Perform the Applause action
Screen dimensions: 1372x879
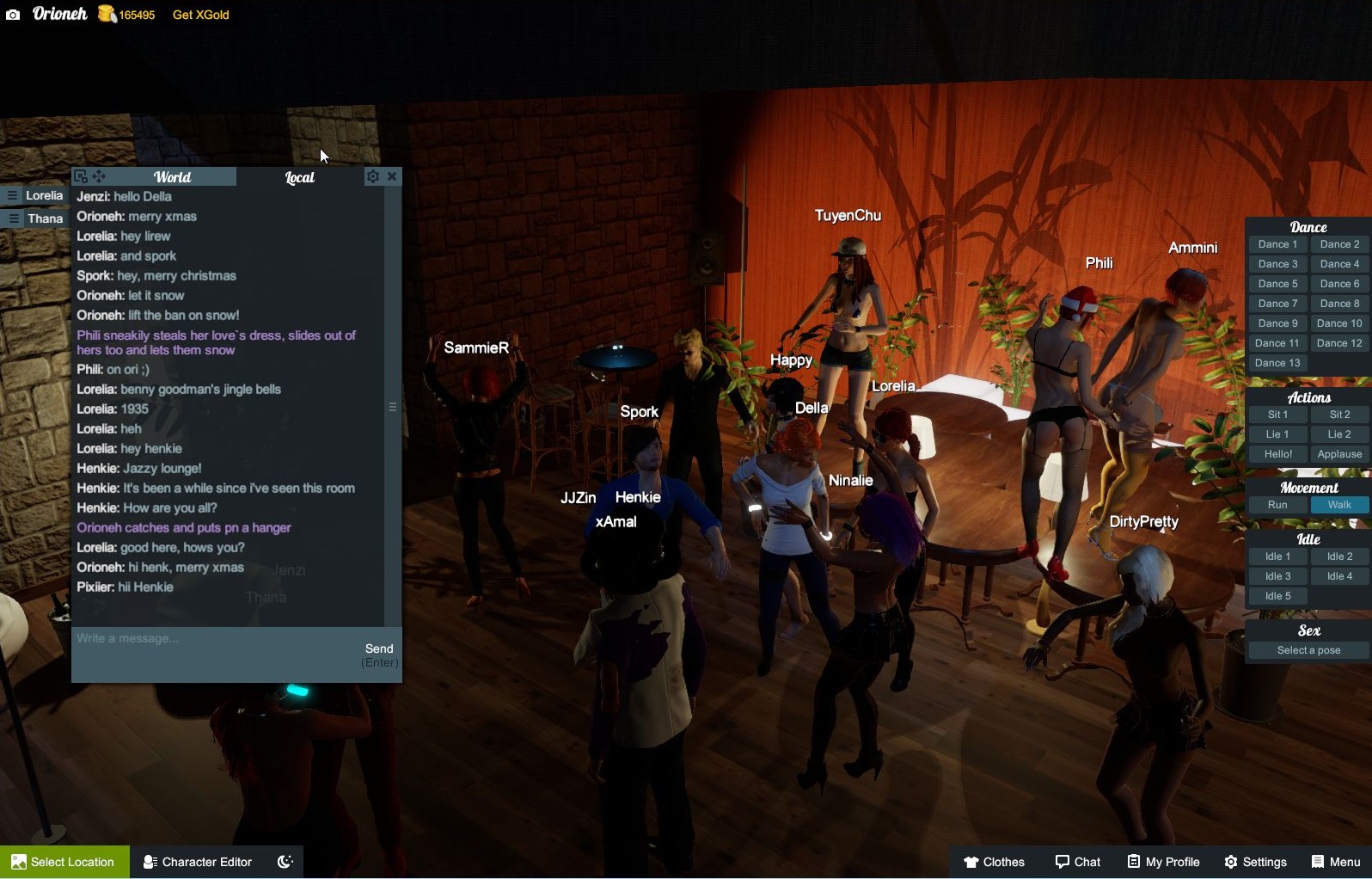(1339, 454)
